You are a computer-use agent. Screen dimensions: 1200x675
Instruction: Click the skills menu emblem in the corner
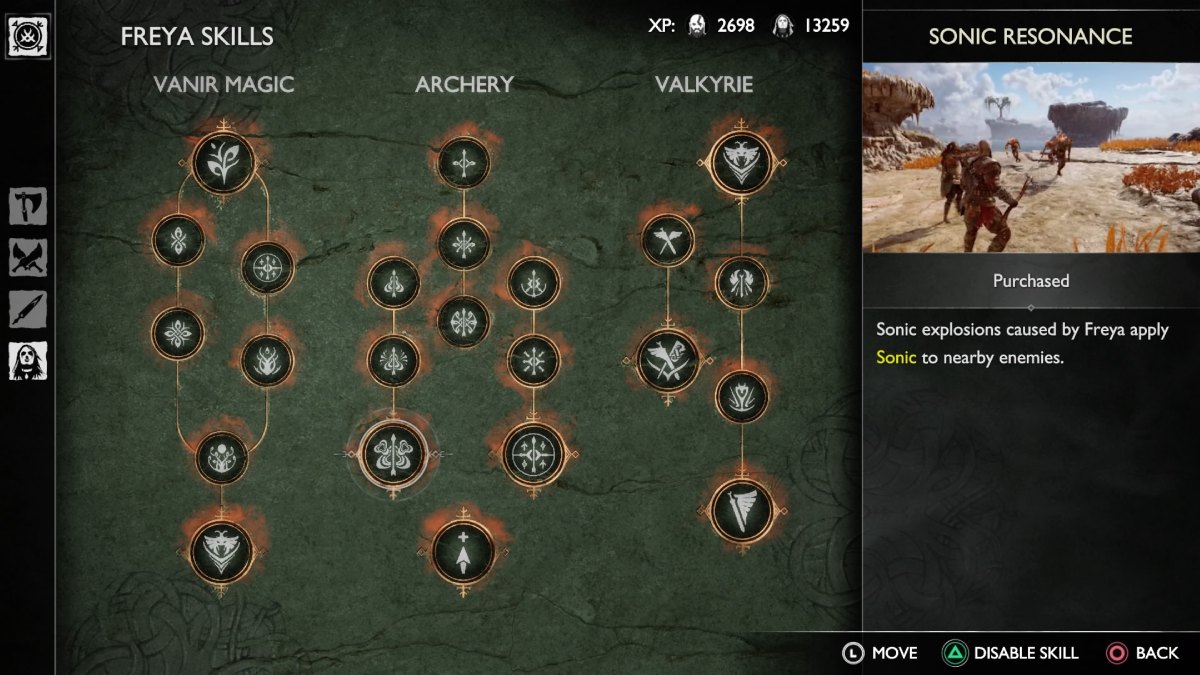(x=28, y=37)
